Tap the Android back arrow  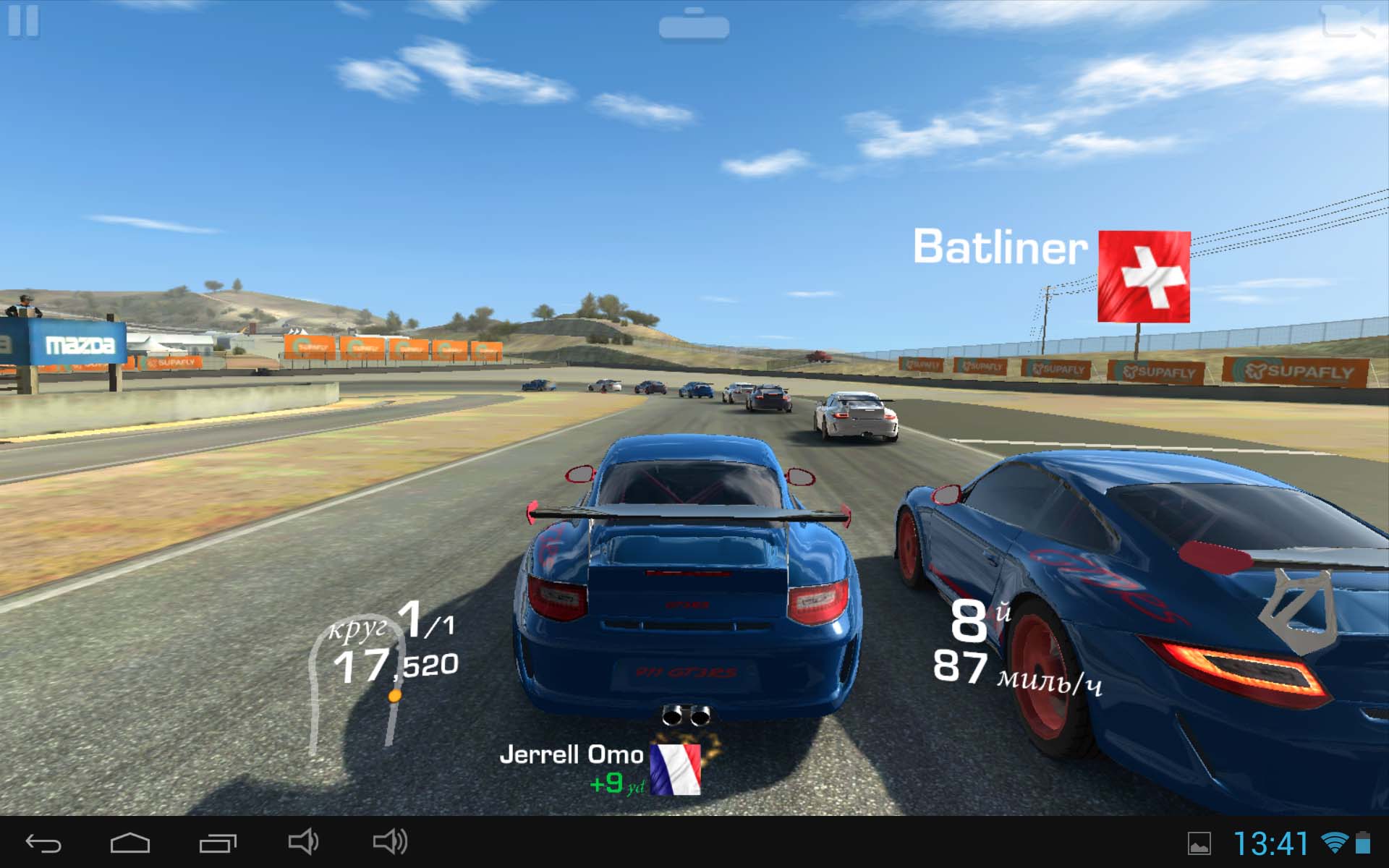click(43, 843)
